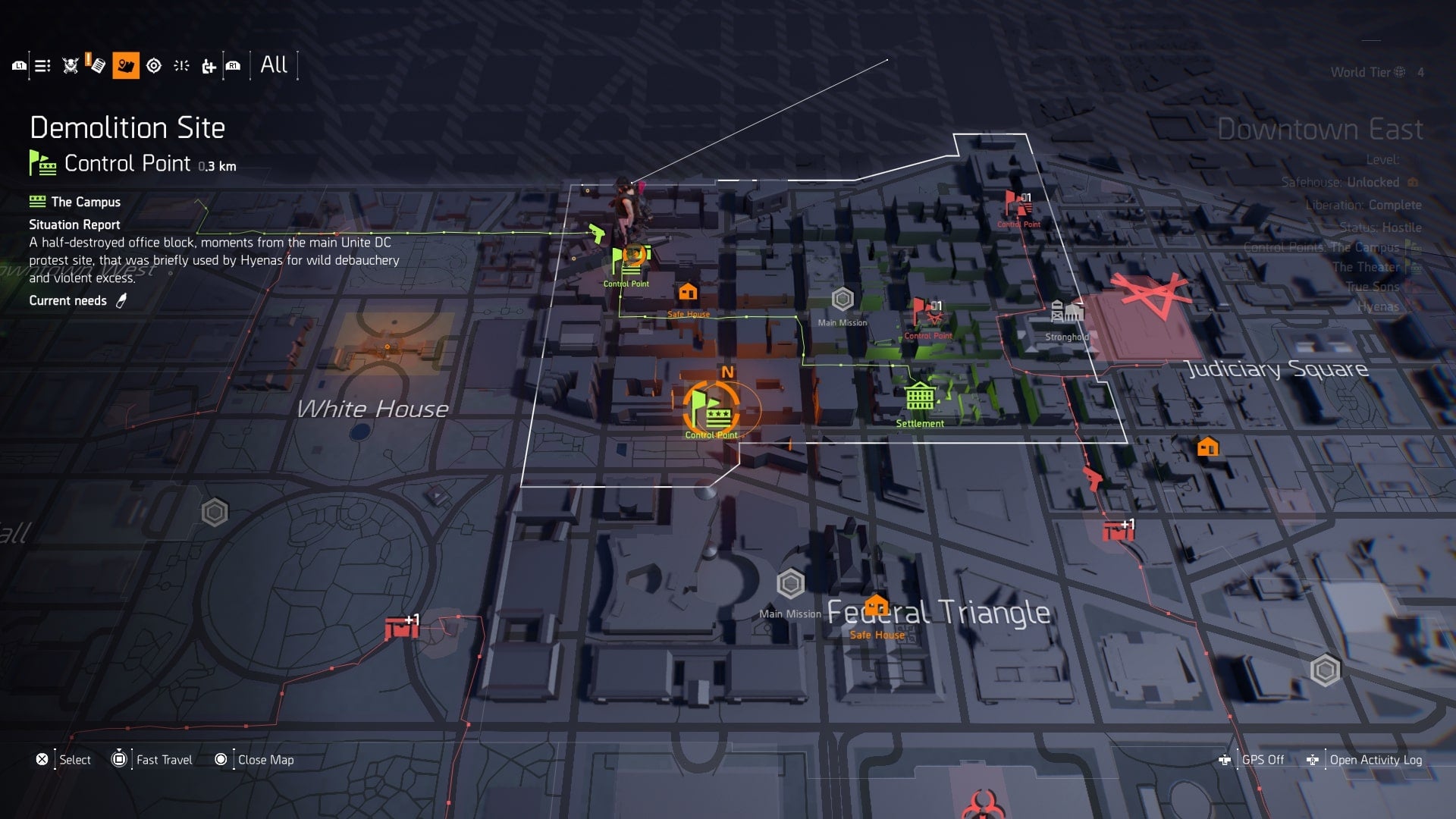This screenshot has width=1456, height=819.
Task: Click Fast Travel in the bottom bar
Action: coord(163,759)
